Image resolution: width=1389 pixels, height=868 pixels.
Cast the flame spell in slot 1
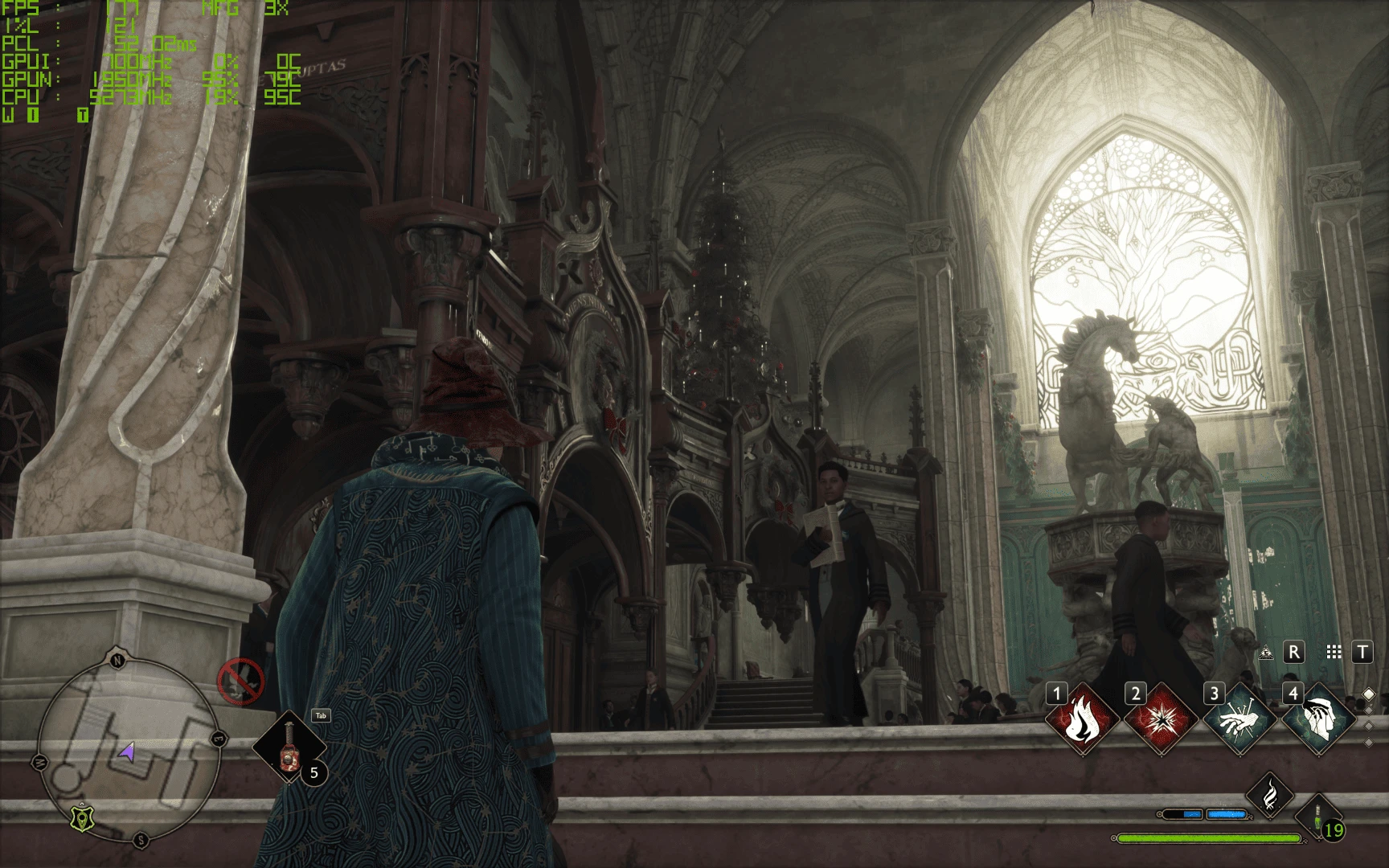click(1083, 719)
